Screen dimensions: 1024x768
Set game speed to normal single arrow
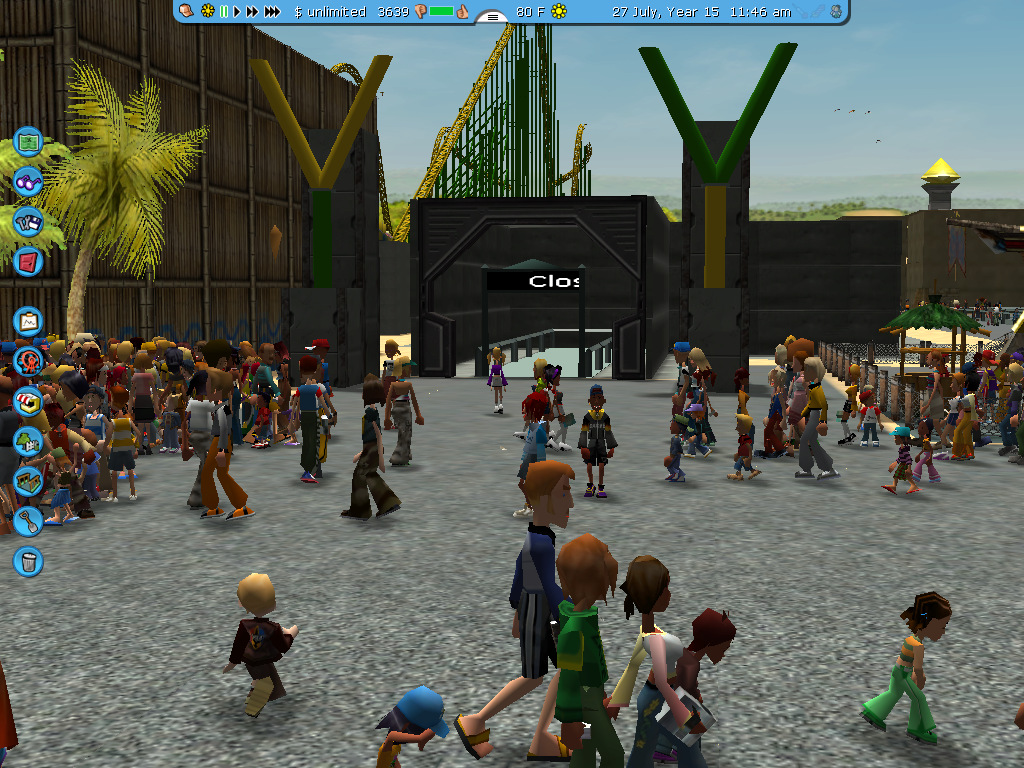[238, 12]
